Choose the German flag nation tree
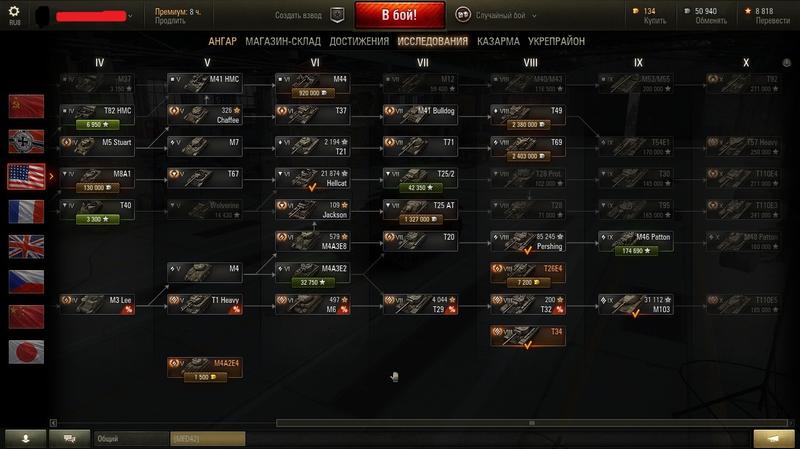This screenshot has height=449, width=800. (26, 141)
